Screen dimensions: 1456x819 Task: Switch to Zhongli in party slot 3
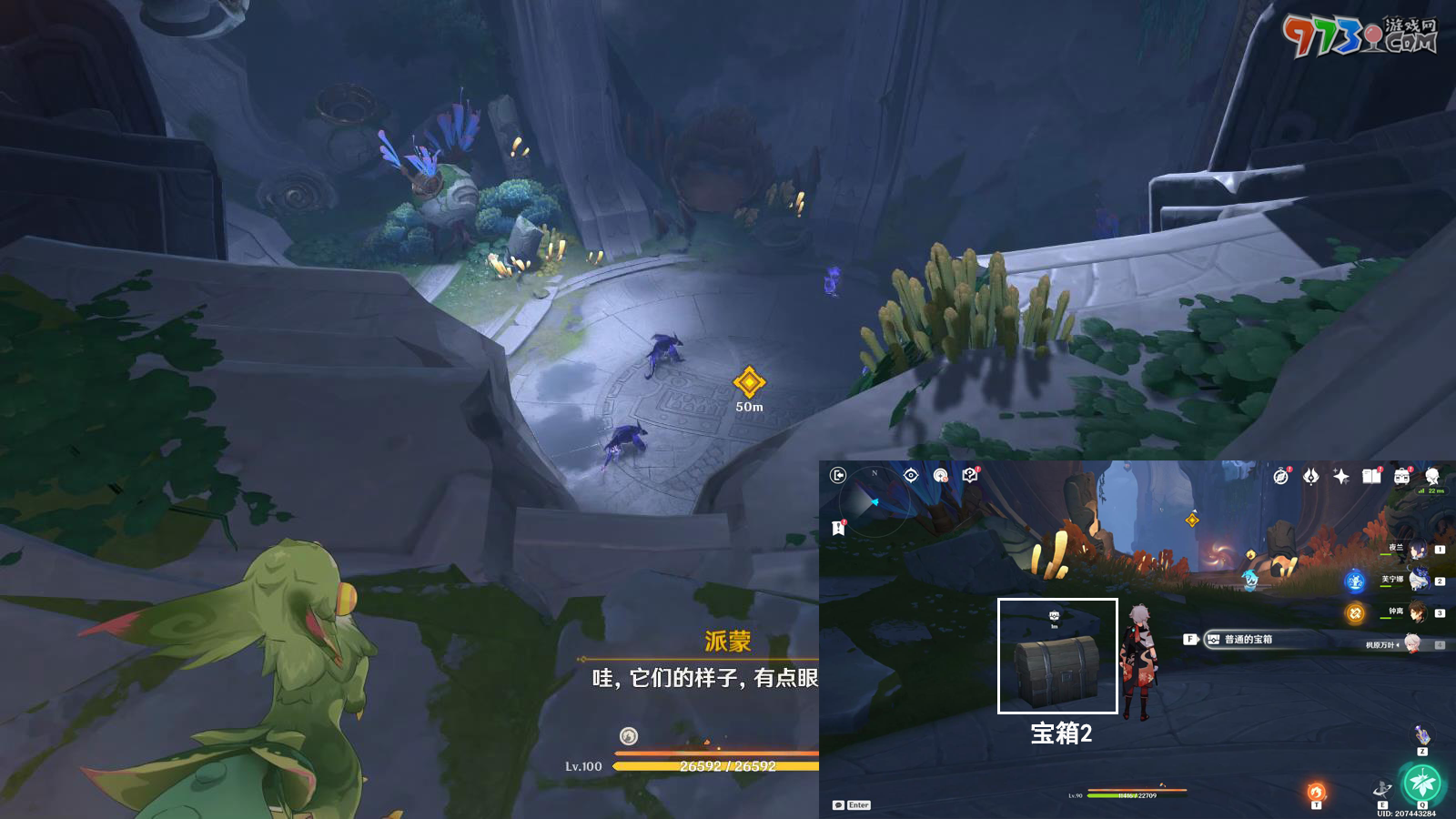pyautogui.click(x=1418, y=612)
